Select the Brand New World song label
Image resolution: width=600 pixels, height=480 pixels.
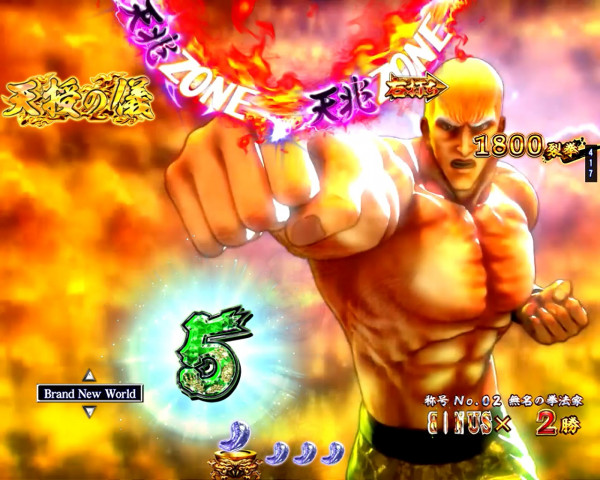pos(89,393)
